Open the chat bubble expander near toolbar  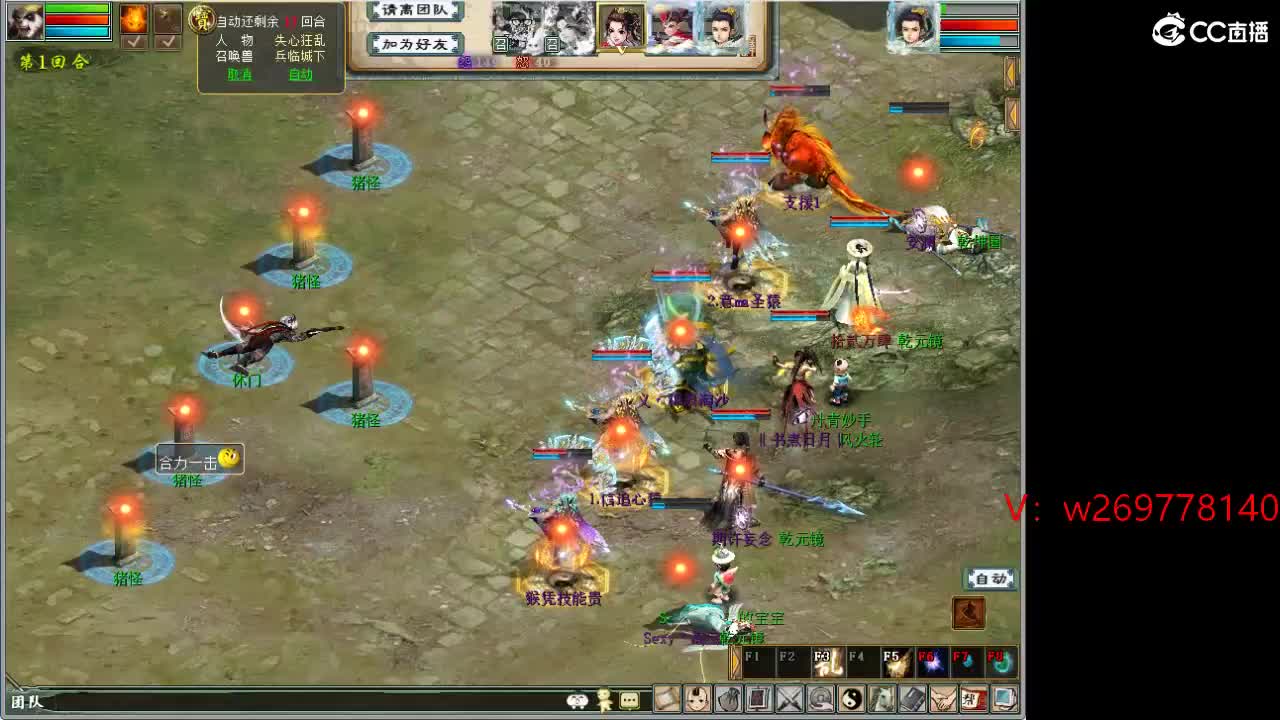click(x=628, y=701)
